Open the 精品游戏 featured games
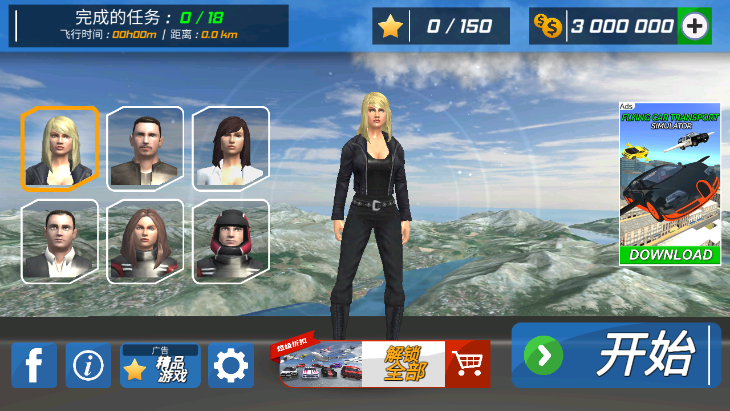This screenshot has height=411, width=730. tap(160, 366)
